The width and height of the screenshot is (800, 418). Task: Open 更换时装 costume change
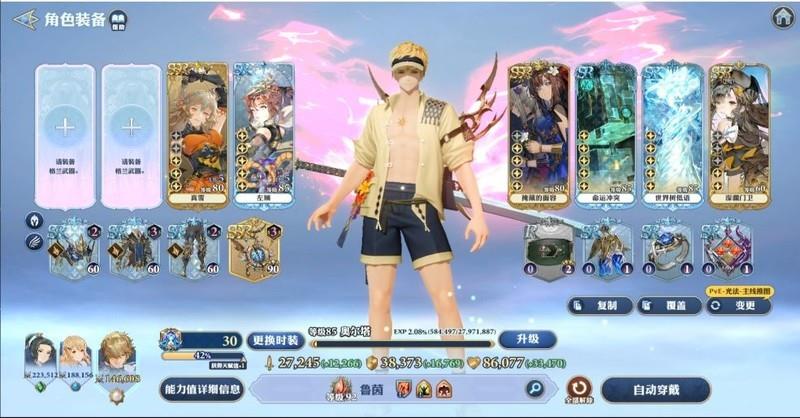coord(274,340)
